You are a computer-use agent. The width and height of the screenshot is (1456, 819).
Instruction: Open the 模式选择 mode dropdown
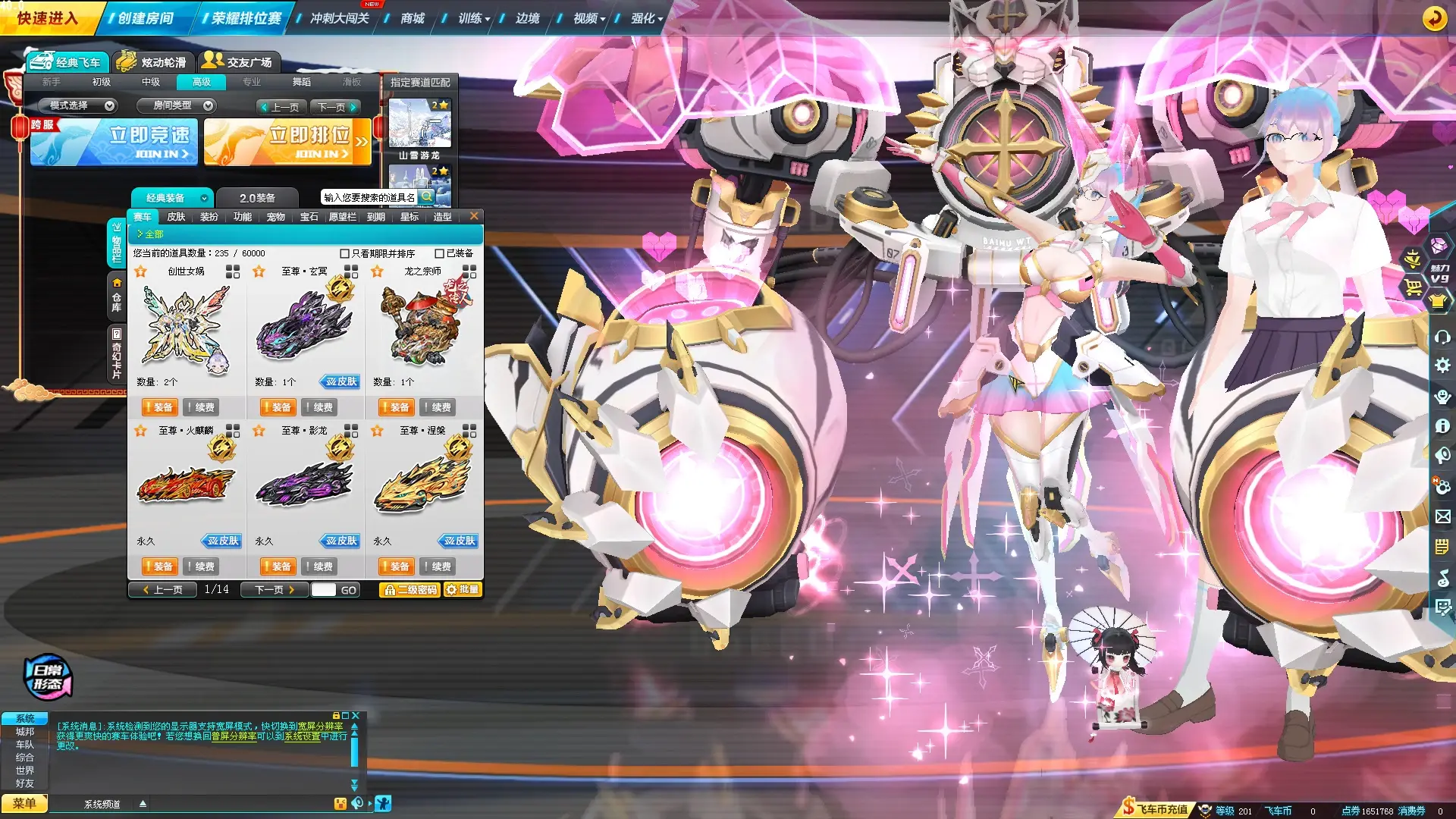point(78,105)
